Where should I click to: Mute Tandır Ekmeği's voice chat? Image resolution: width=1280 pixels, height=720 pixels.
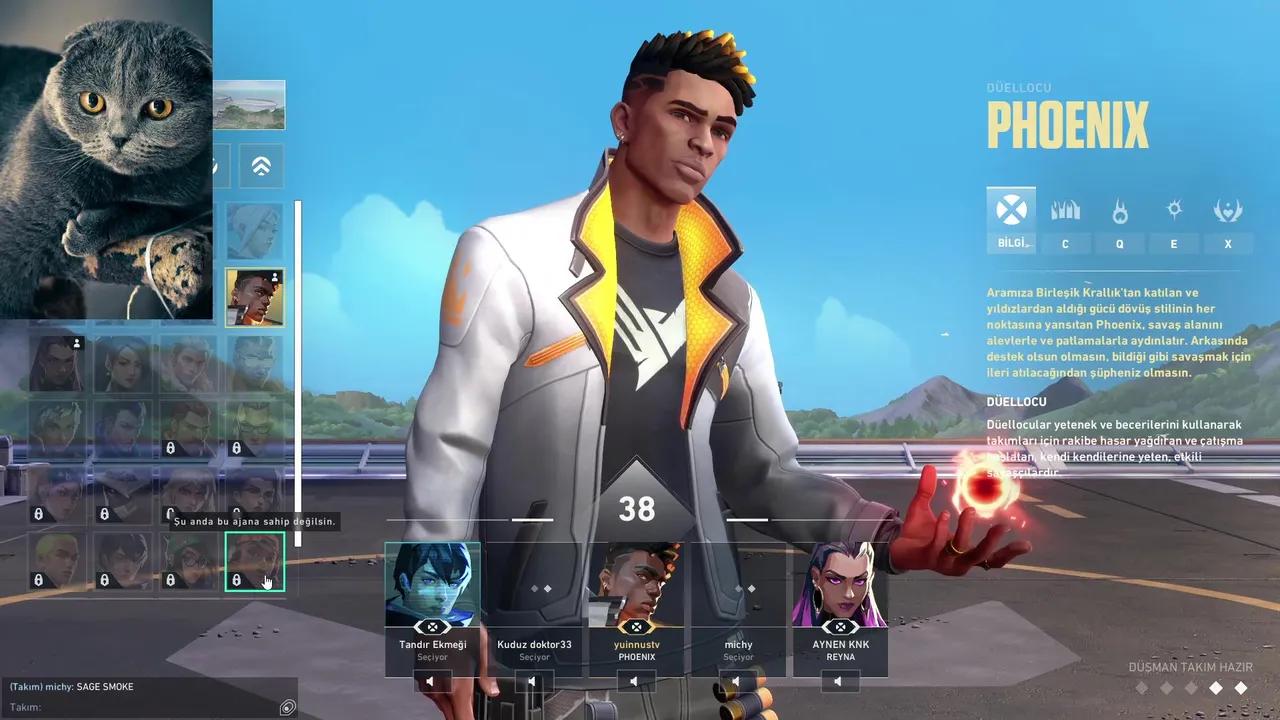432,681
